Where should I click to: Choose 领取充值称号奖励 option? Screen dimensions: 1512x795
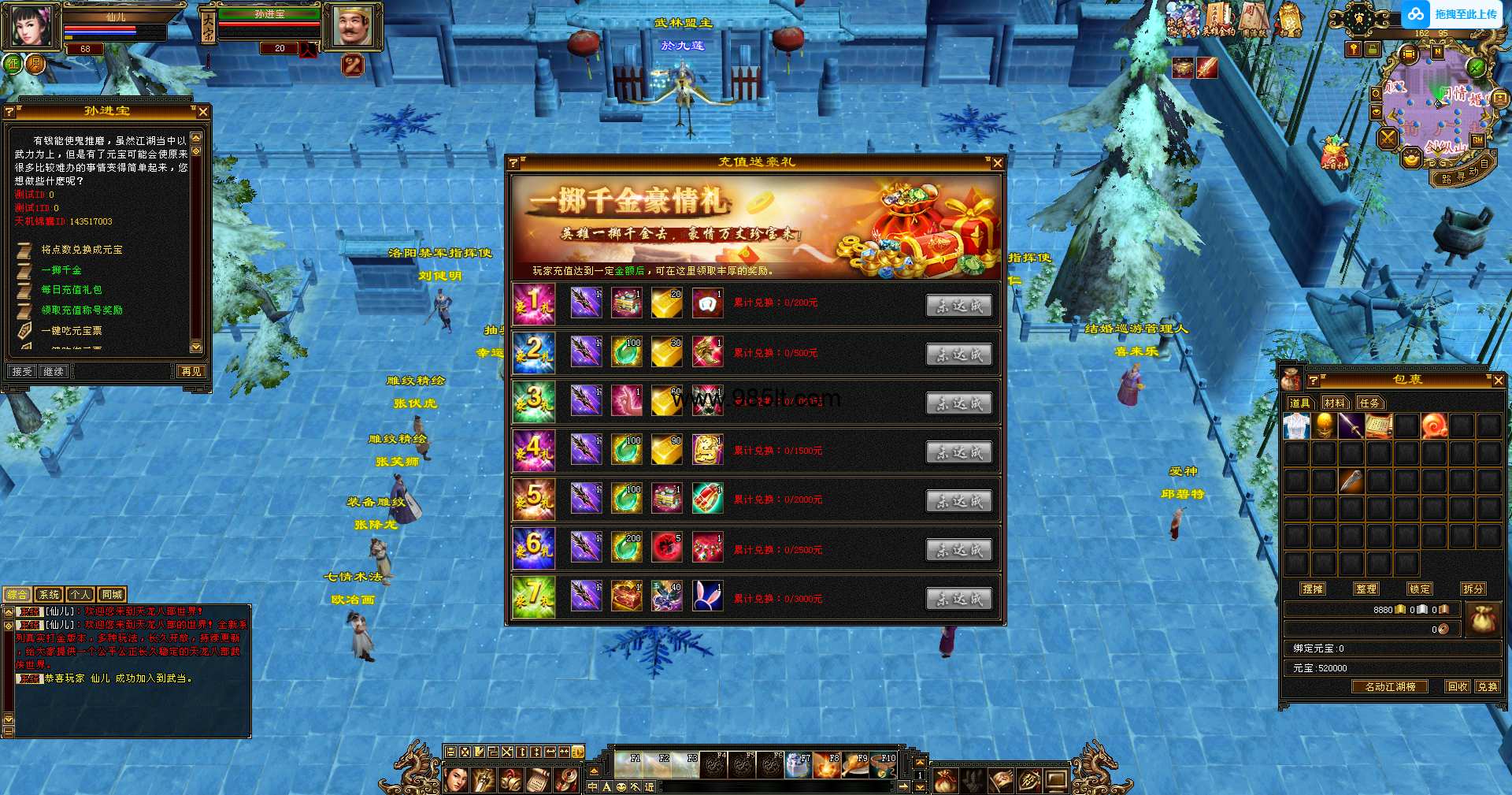coord(82,310)
